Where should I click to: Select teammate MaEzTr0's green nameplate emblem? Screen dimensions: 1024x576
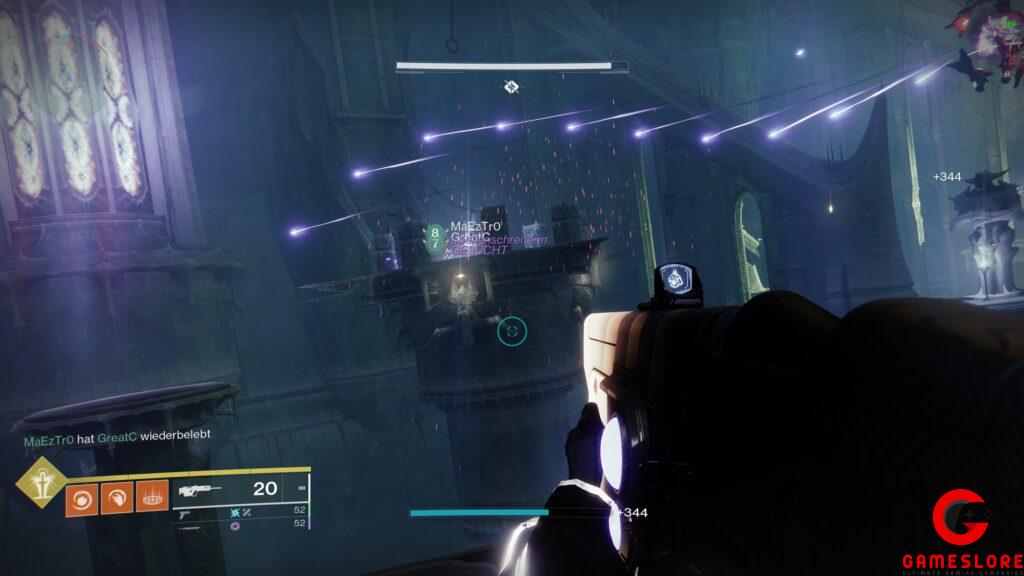[x=435, y=237]
